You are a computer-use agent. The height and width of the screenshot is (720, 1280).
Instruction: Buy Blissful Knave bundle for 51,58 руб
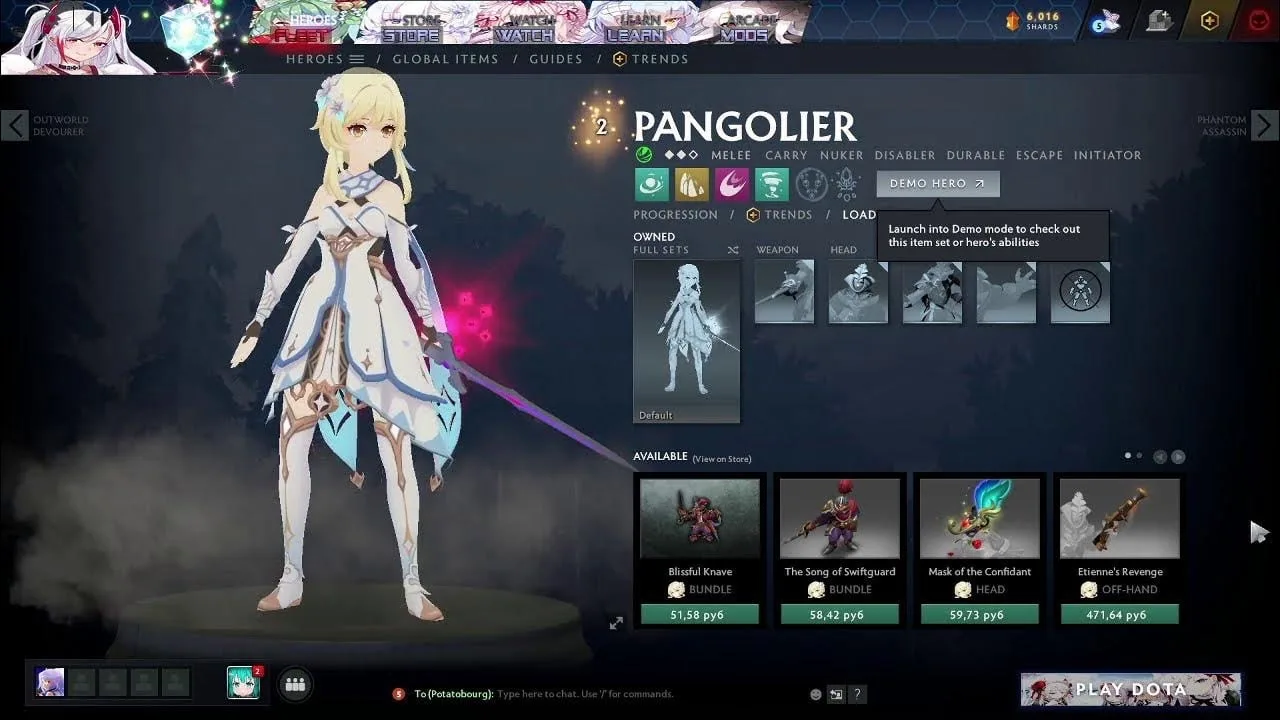700,615
